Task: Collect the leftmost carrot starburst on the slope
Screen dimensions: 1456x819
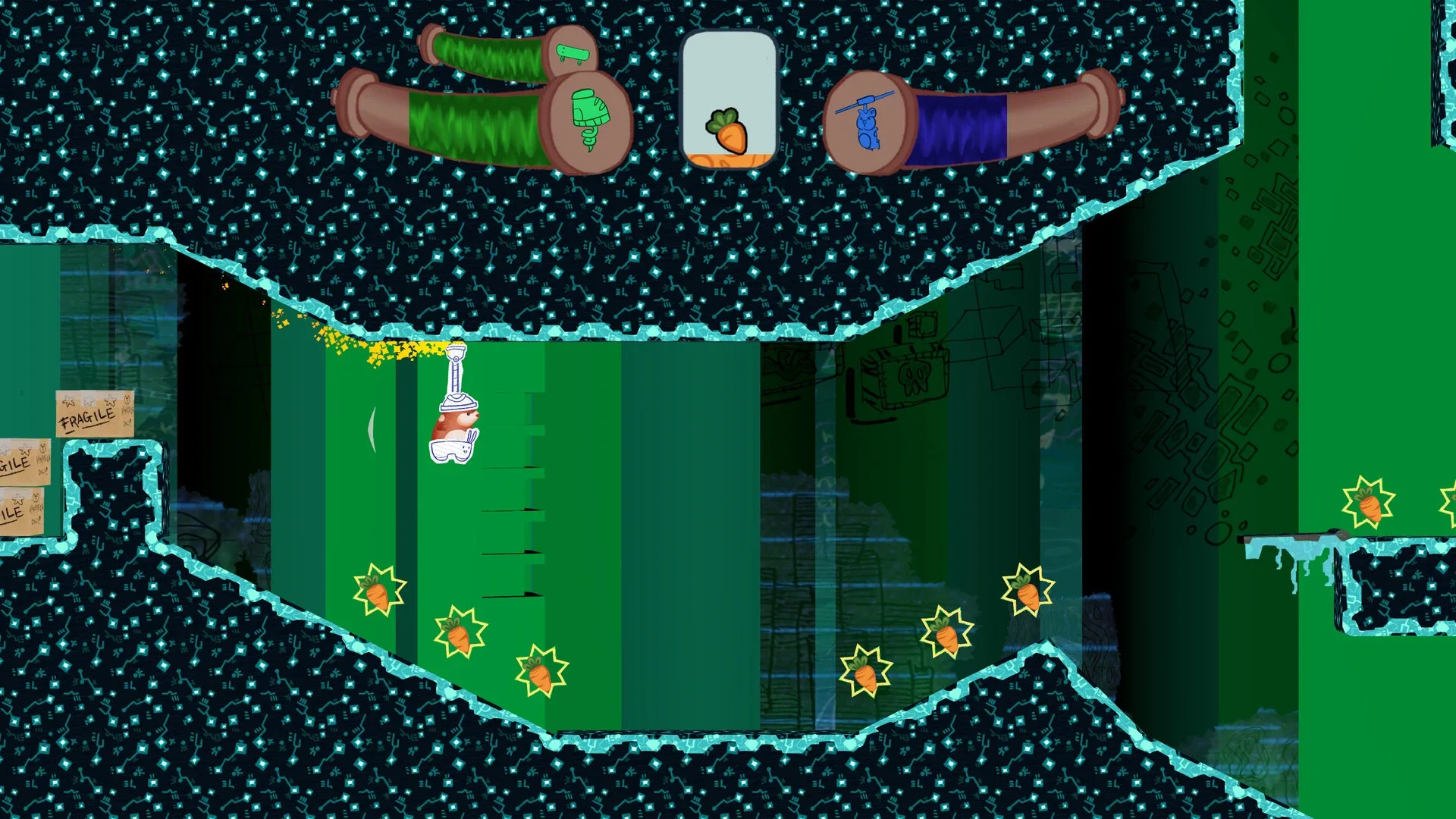Action: pyautogui.click(x=379, y=593)
